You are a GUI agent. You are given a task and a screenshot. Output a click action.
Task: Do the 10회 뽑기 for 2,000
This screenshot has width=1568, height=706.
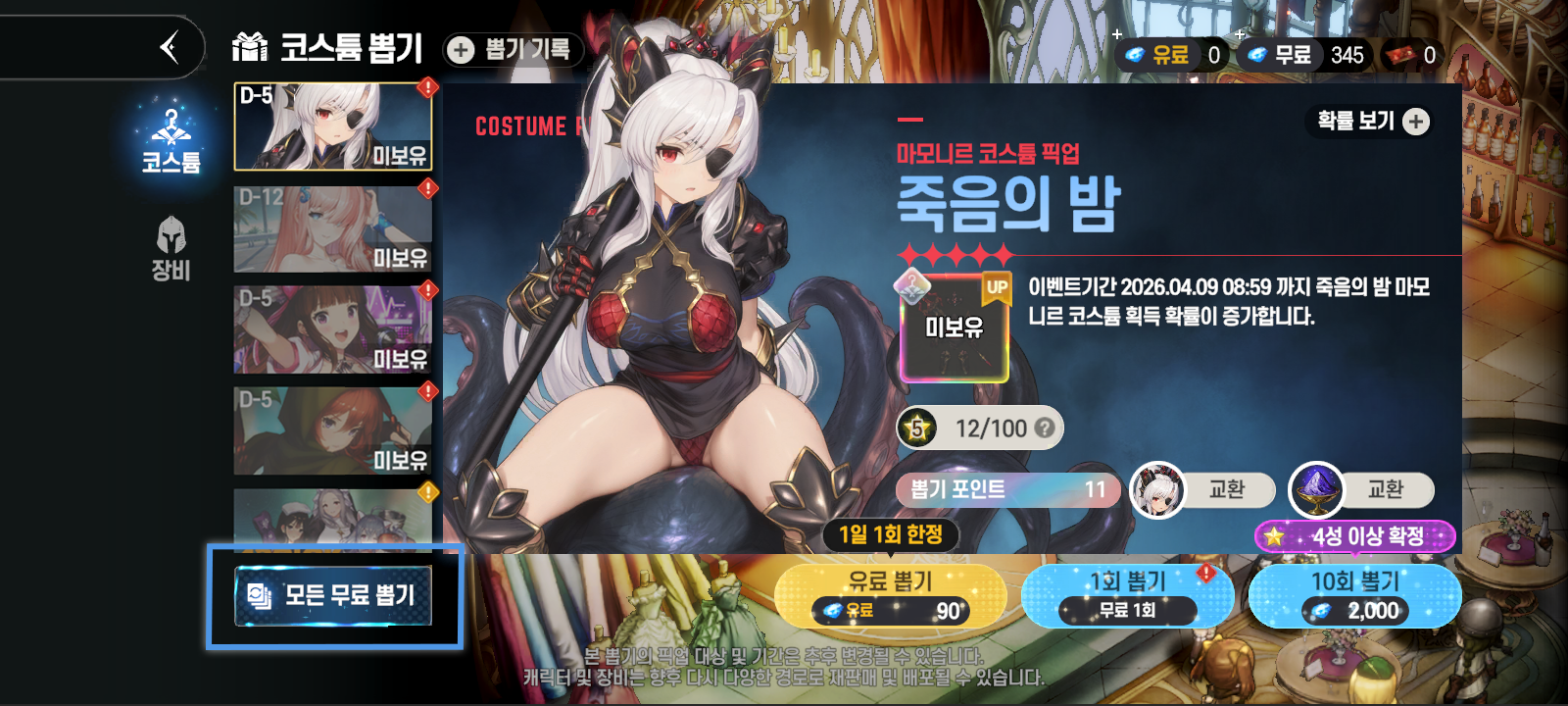(1354, 595)
